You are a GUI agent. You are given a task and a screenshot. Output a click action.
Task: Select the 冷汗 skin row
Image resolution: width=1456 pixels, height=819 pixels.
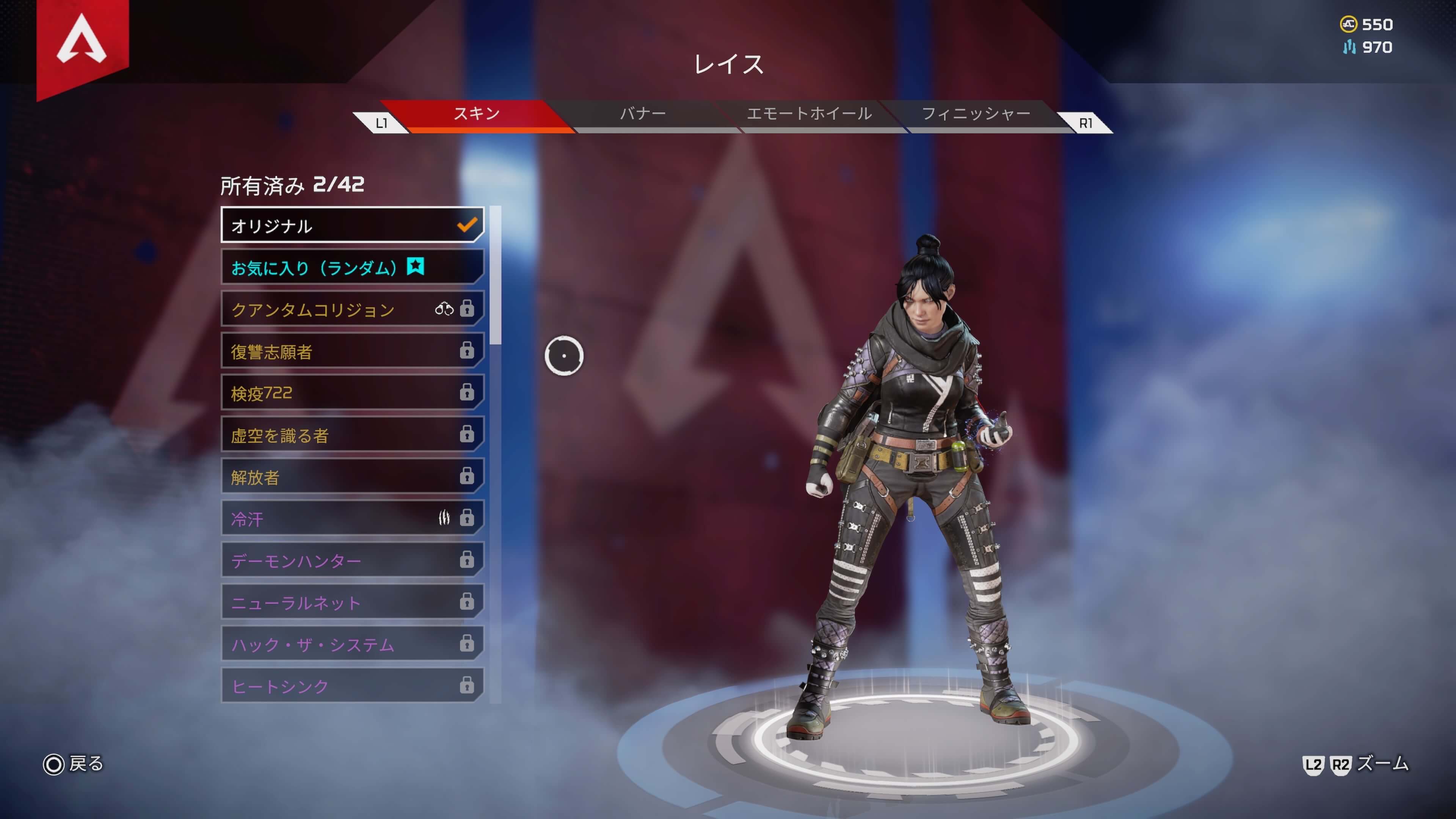[x=351, y=519]
